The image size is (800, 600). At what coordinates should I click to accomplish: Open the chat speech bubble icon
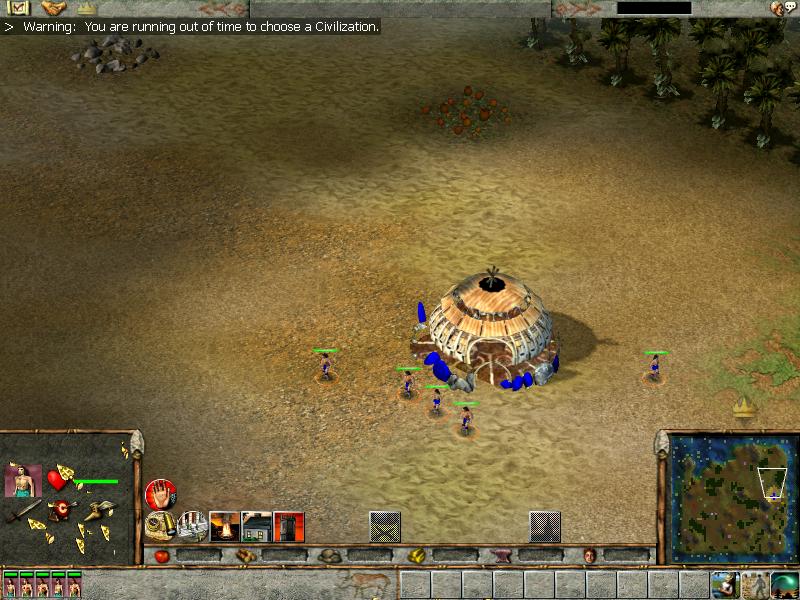(788, 8)
